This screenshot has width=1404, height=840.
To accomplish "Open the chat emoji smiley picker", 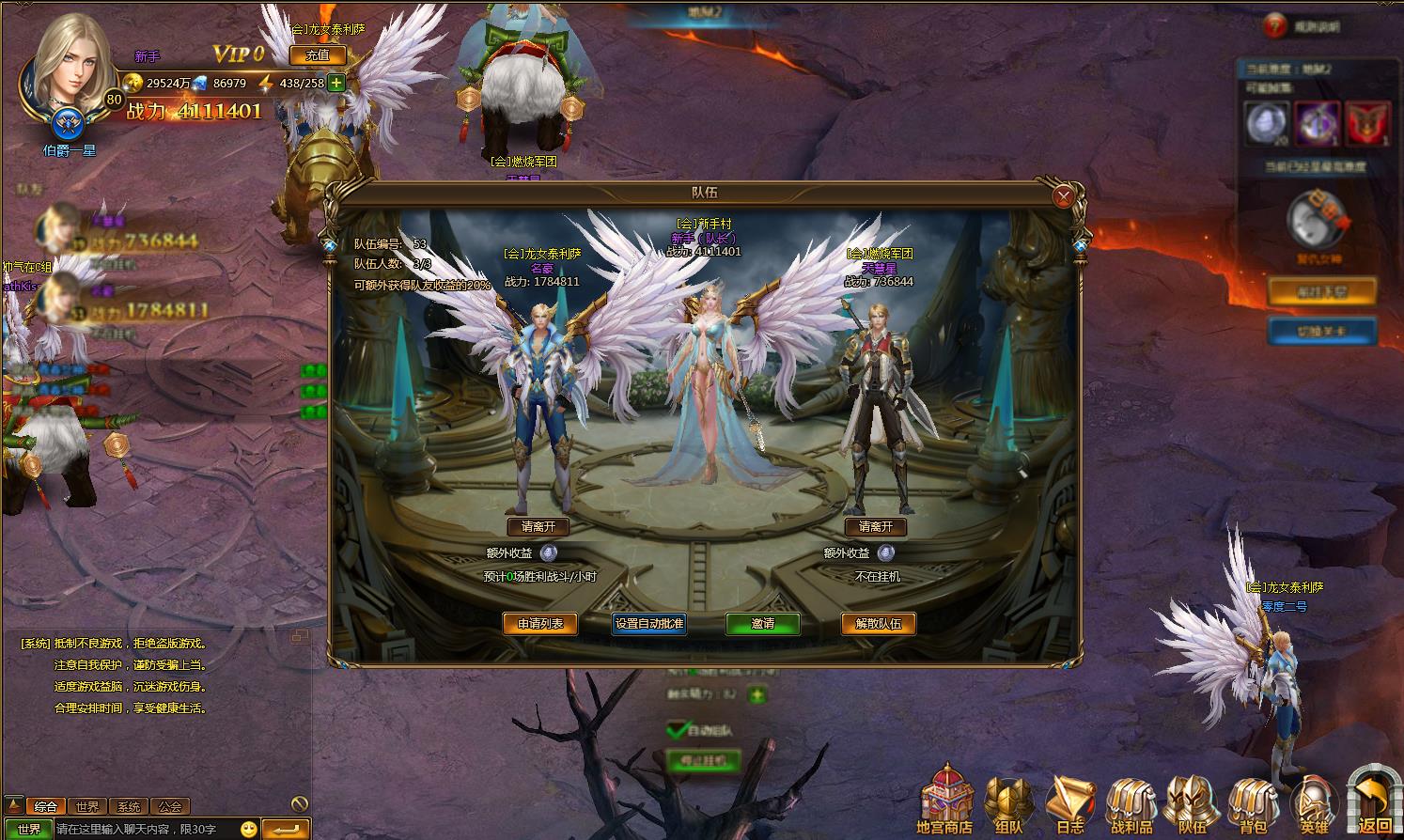I will [x=248, y=830].
